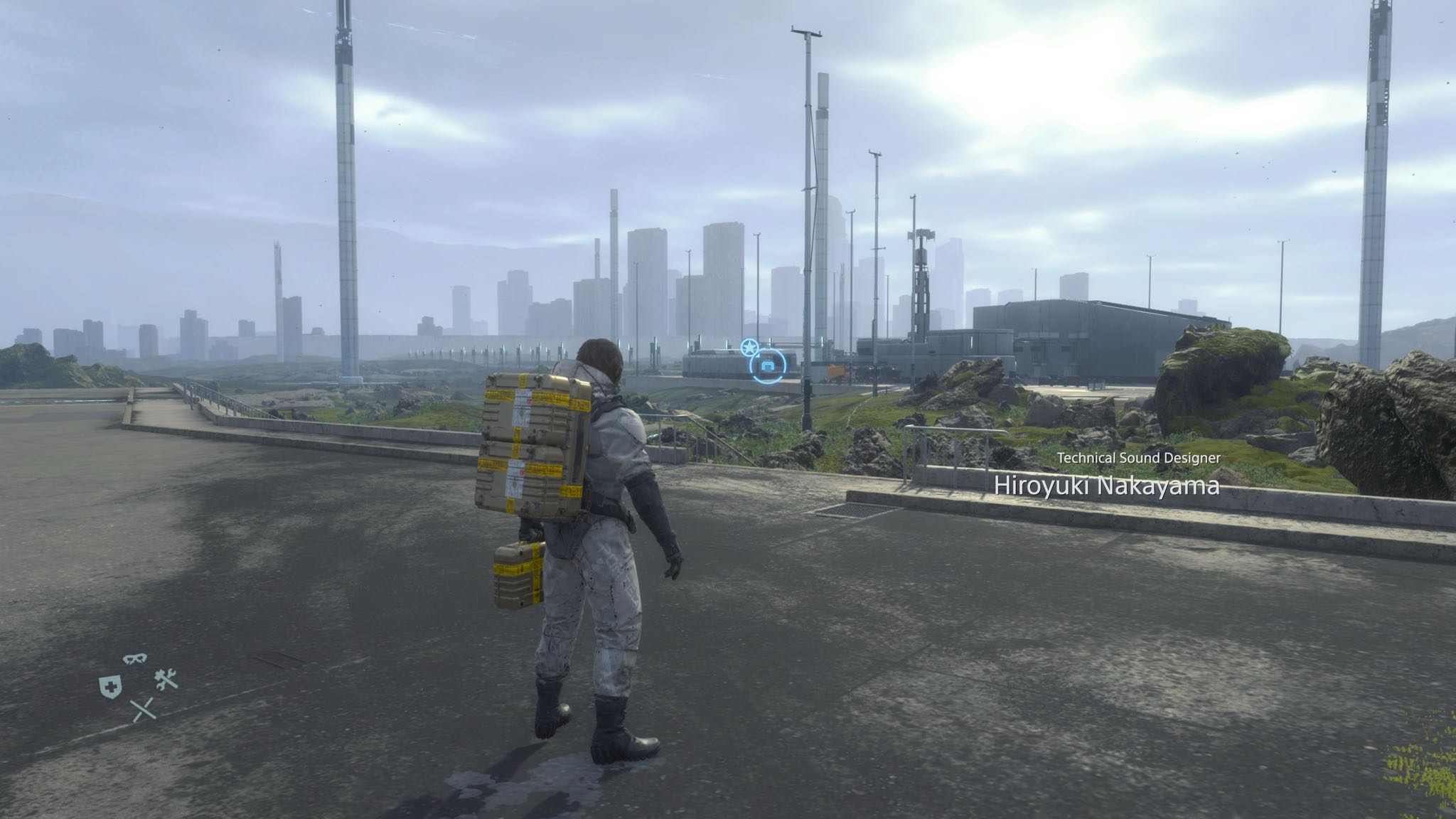The width and height of the screenshot is (1456, 819).
Task: Click the star badge on the destination marker
Action: 749,348
